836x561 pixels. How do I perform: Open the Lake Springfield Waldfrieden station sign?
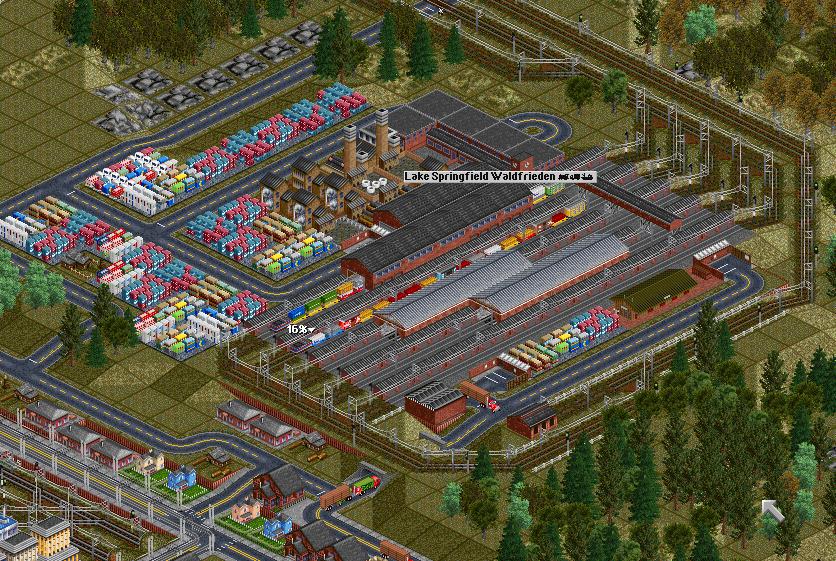pos(499,176)
